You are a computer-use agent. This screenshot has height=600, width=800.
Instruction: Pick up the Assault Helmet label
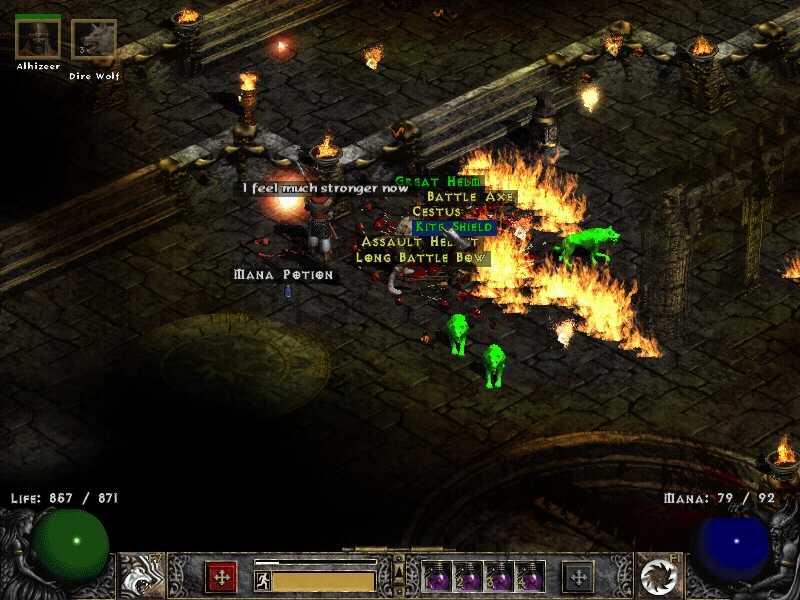tap(408, 242)
